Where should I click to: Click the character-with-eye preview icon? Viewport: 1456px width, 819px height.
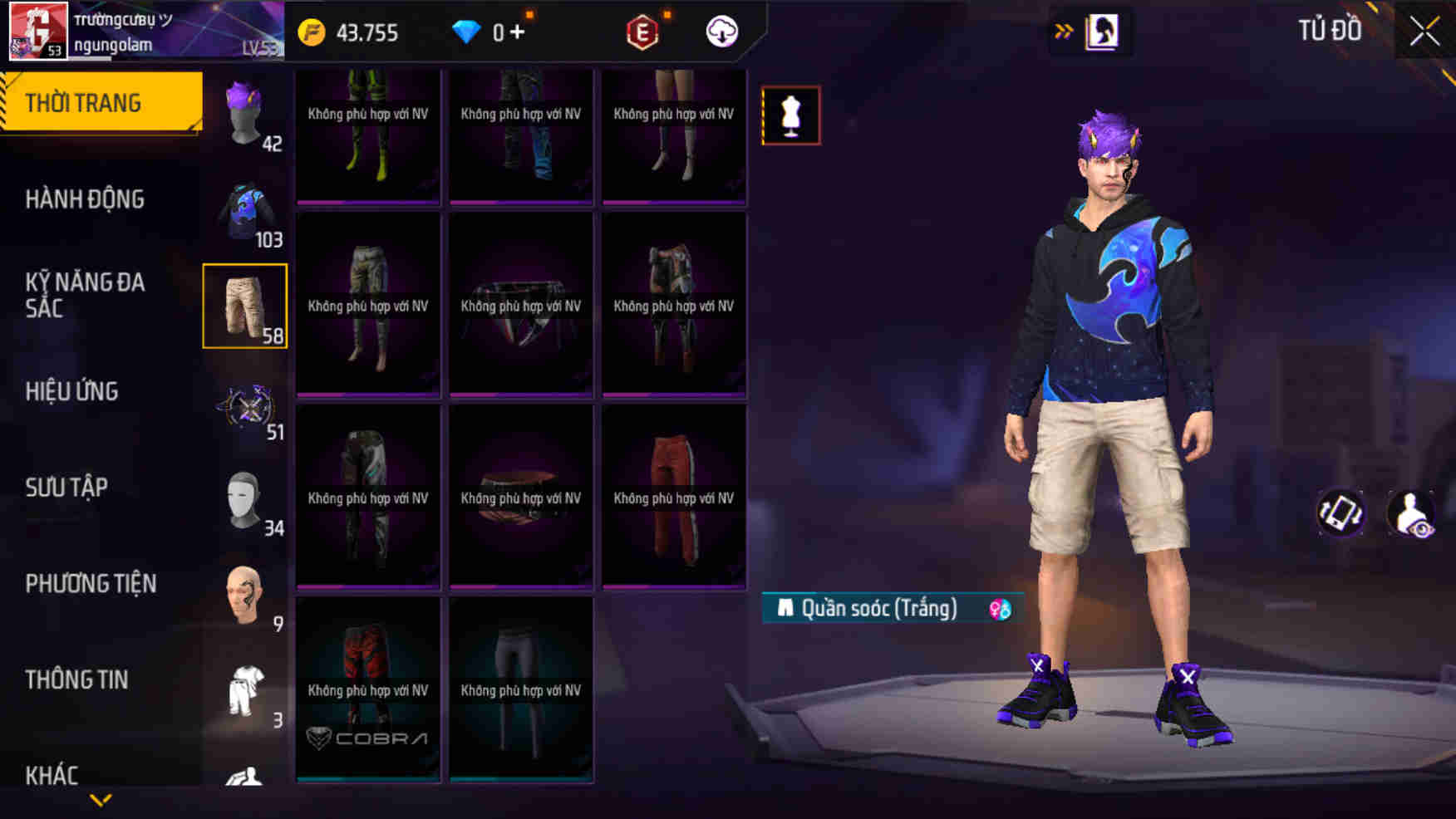[x=1414, y=513]
